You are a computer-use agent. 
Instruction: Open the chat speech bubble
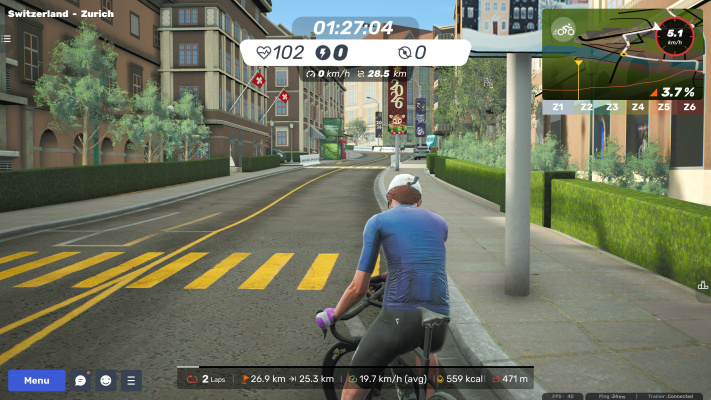(x=81, y=381)
